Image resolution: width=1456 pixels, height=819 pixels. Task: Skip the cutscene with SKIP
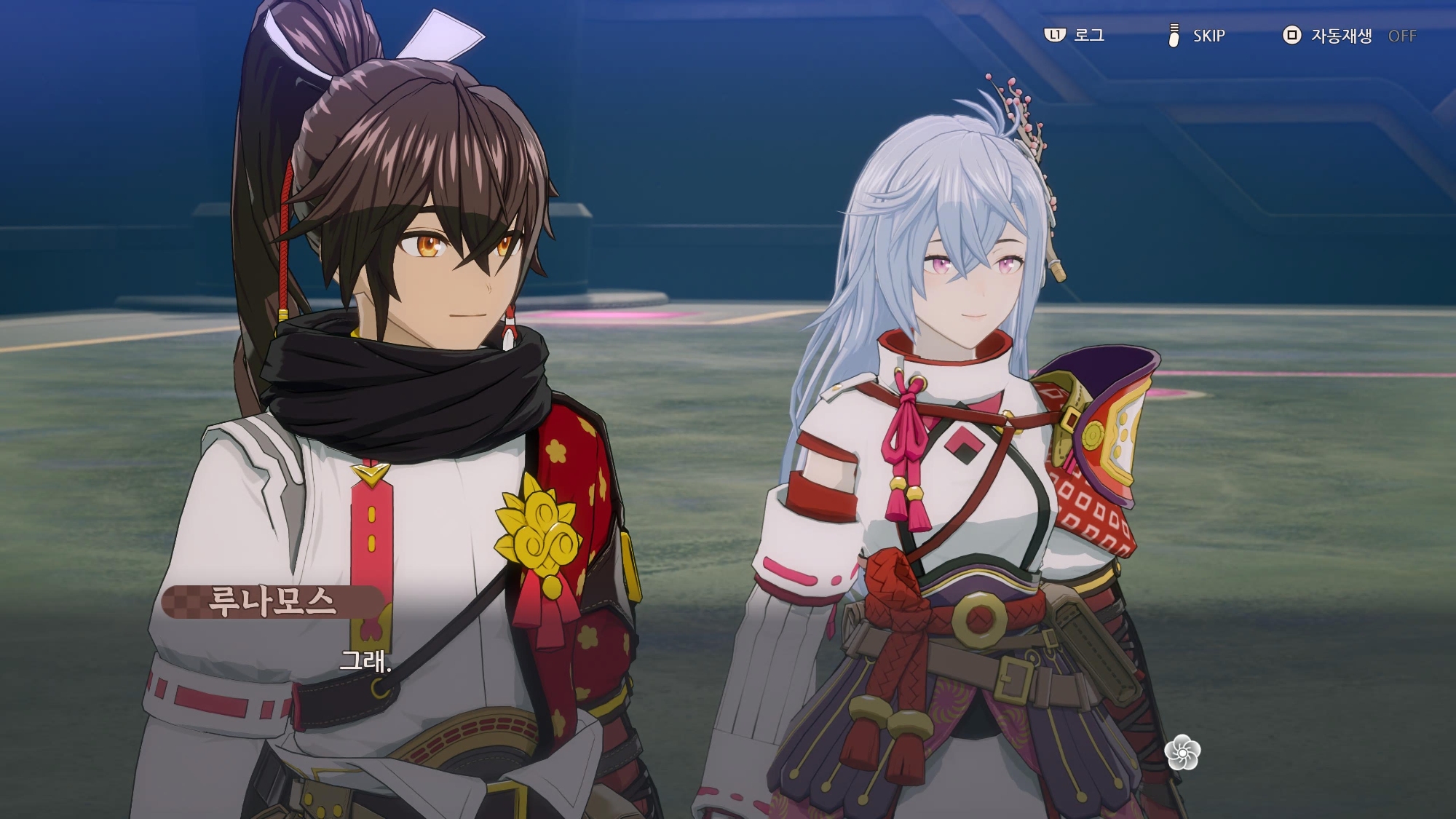coord(1198,35)
